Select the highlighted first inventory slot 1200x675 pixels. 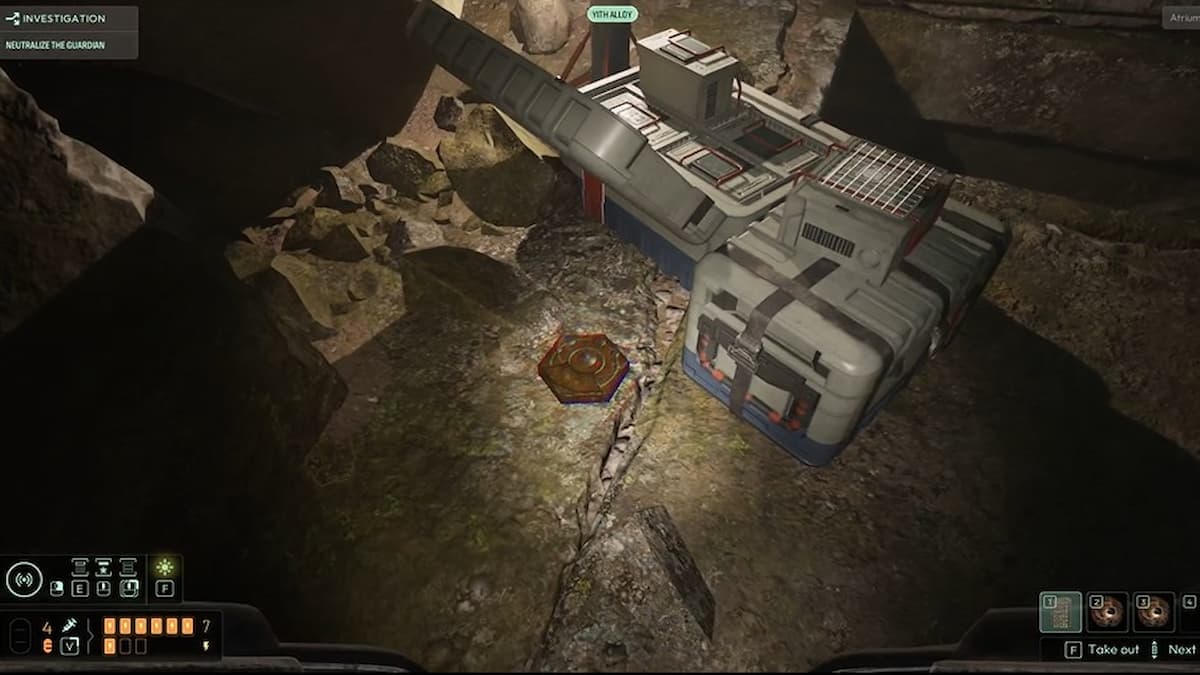coord(1060,612)
